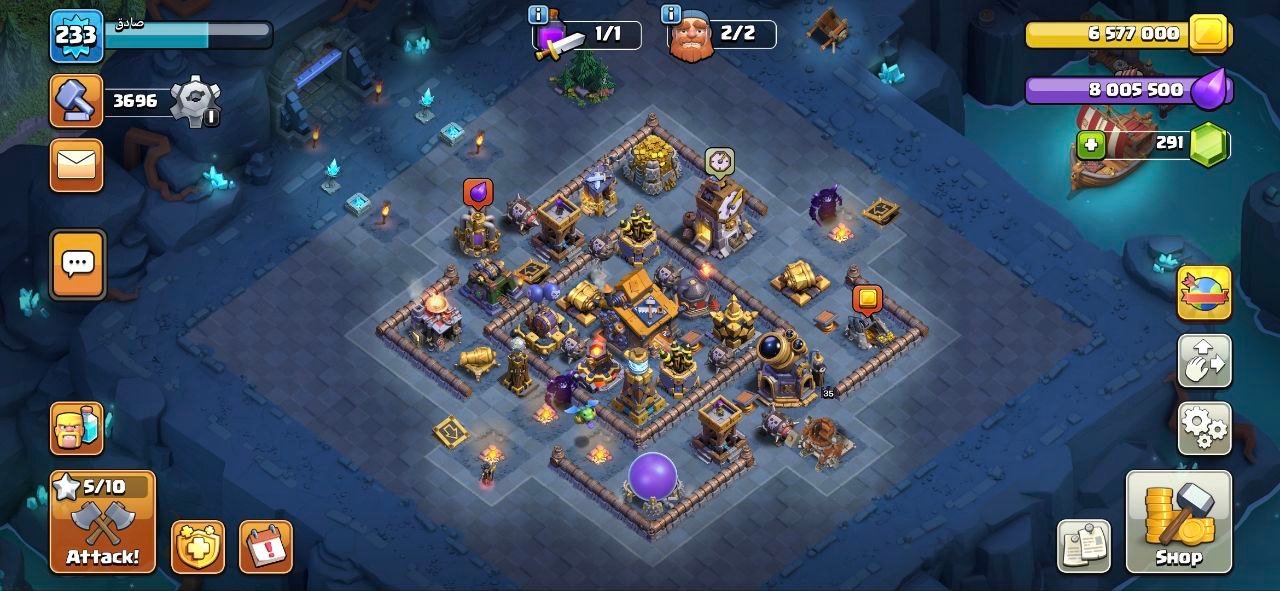Open the layout editor hand icon
The image size is (1280, 591).
coord(1204,361)
